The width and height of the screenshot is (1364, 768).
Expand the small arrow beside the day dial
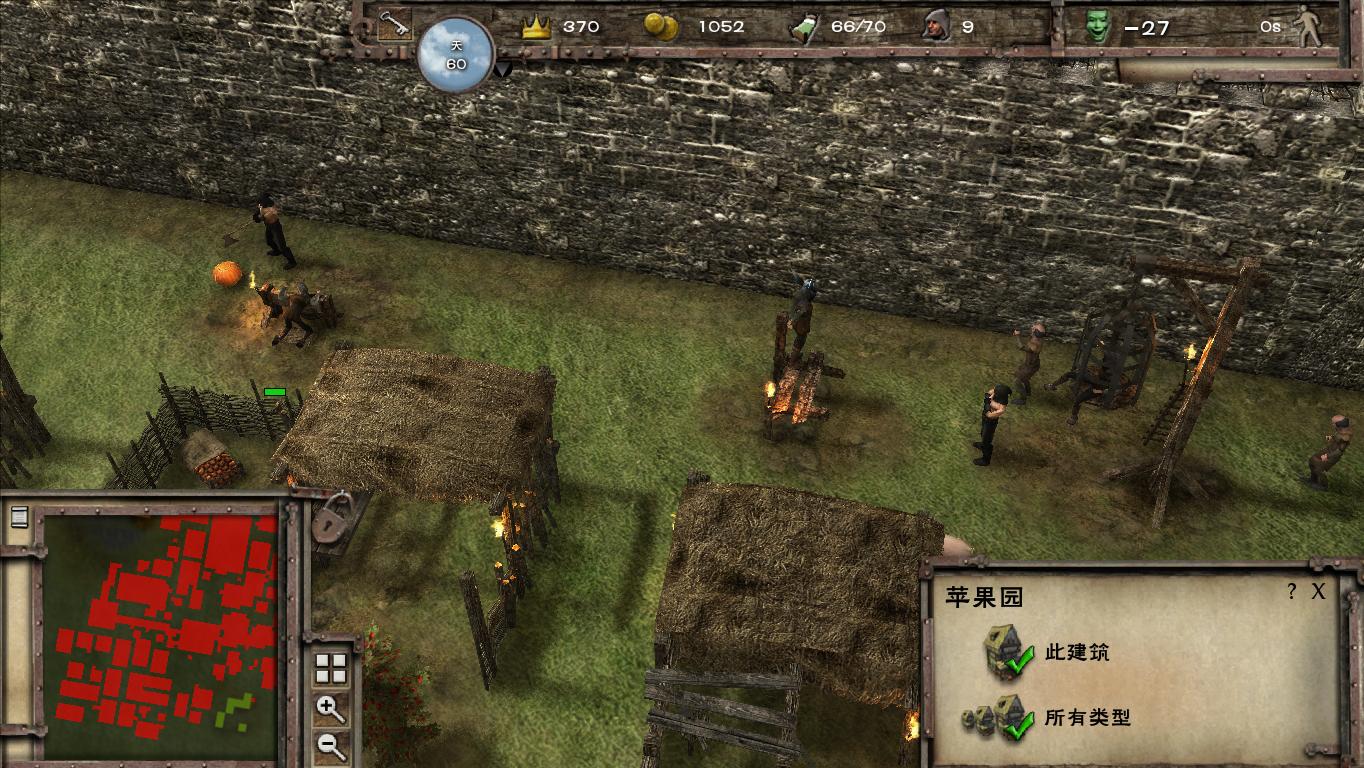coord(503,69)
